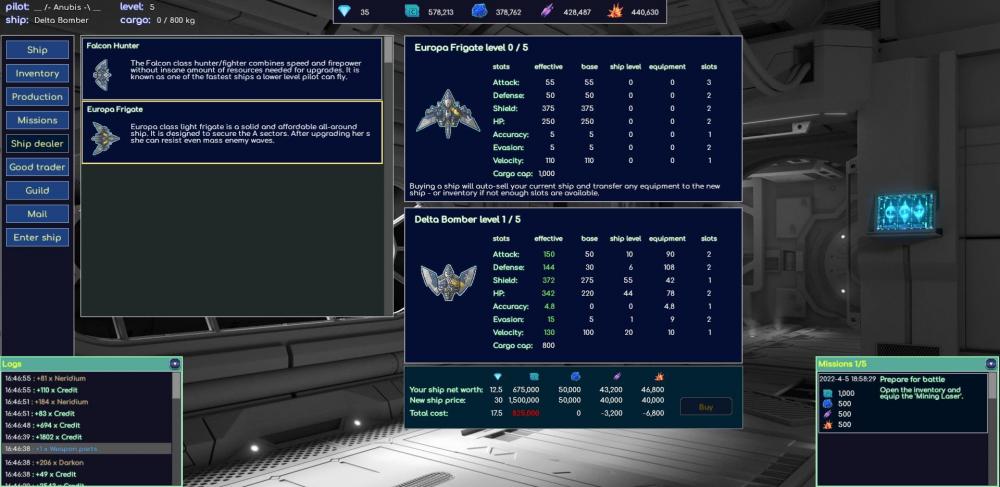The height and width of the screenshot is (487, 1000).
Task: Open the Guild page
Action: pos(37,190)
